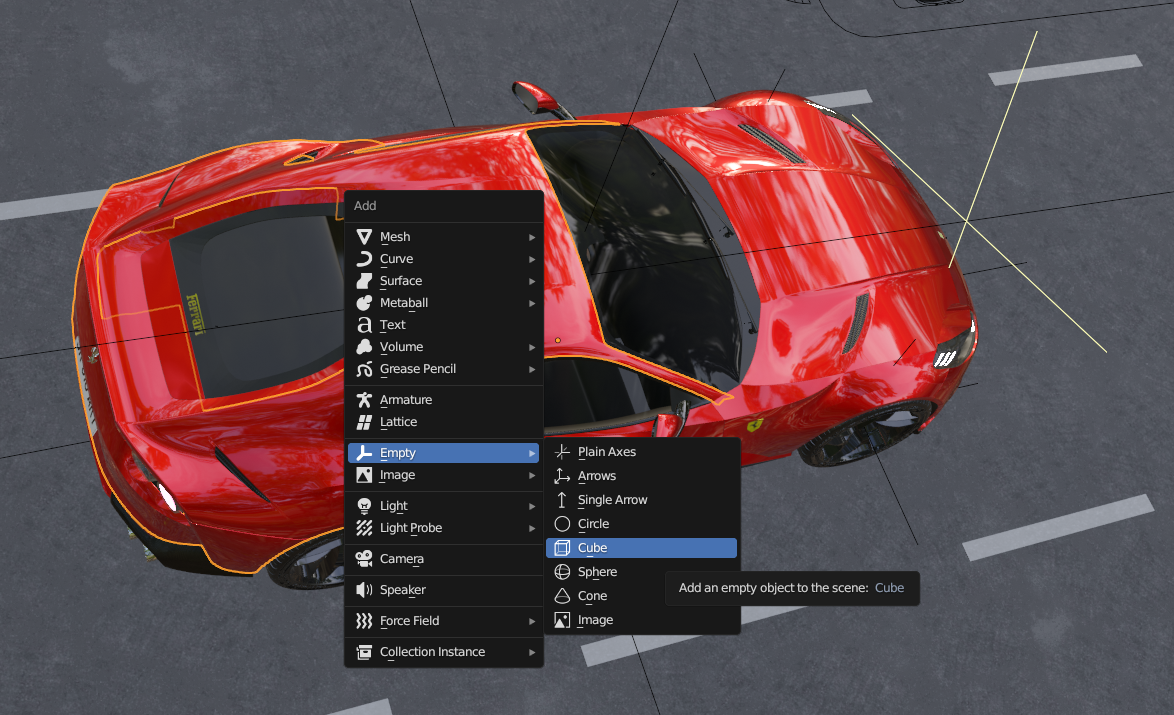
Task: Add an Armature object
Action: (x=405, y=400)
